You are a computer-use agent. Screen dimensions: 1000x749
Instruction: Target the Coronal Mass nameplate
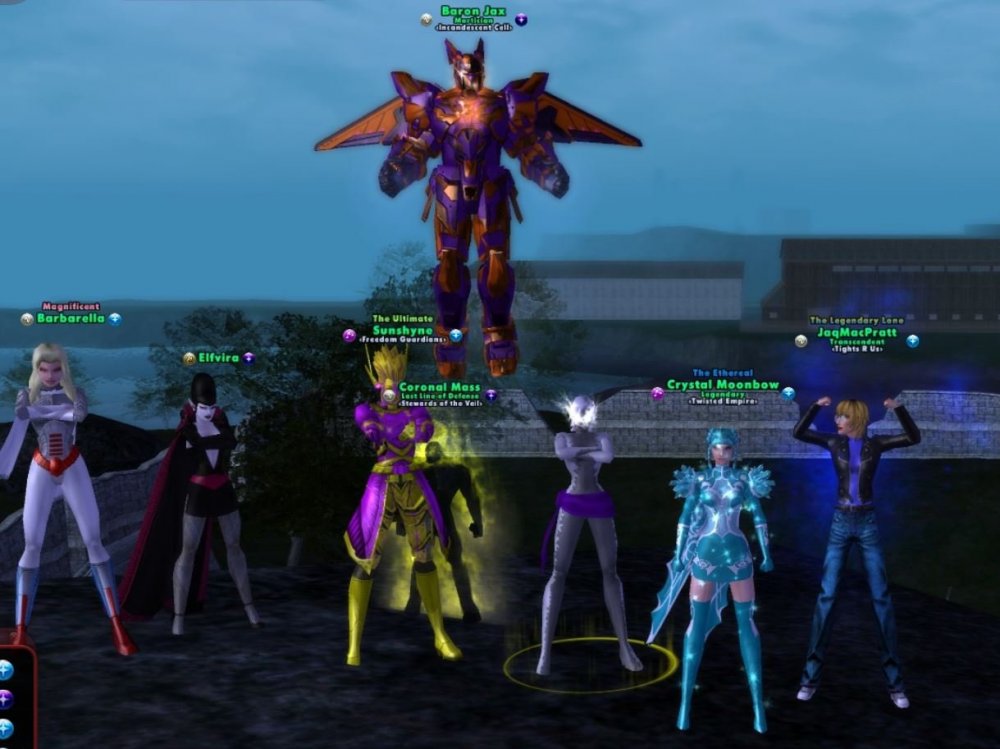click(x=439, y=387)
